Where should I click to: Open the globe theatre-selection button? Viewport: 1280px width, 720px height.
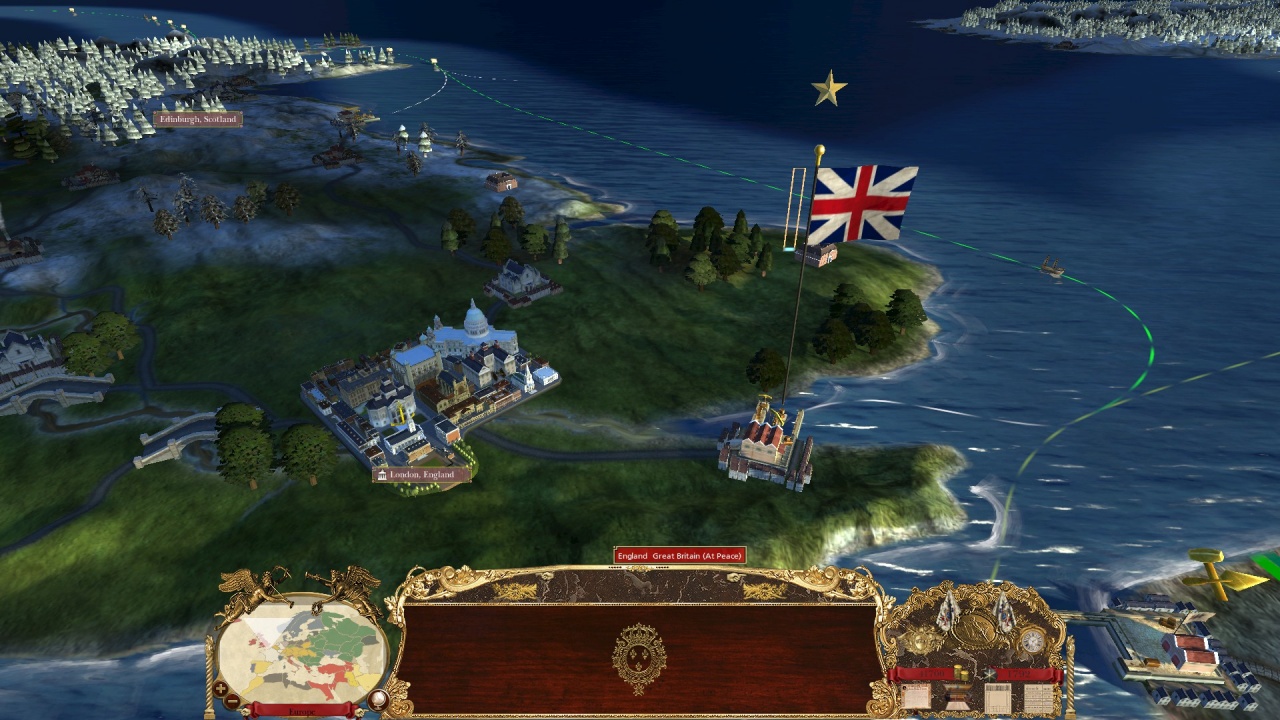(x=378, y=699)
